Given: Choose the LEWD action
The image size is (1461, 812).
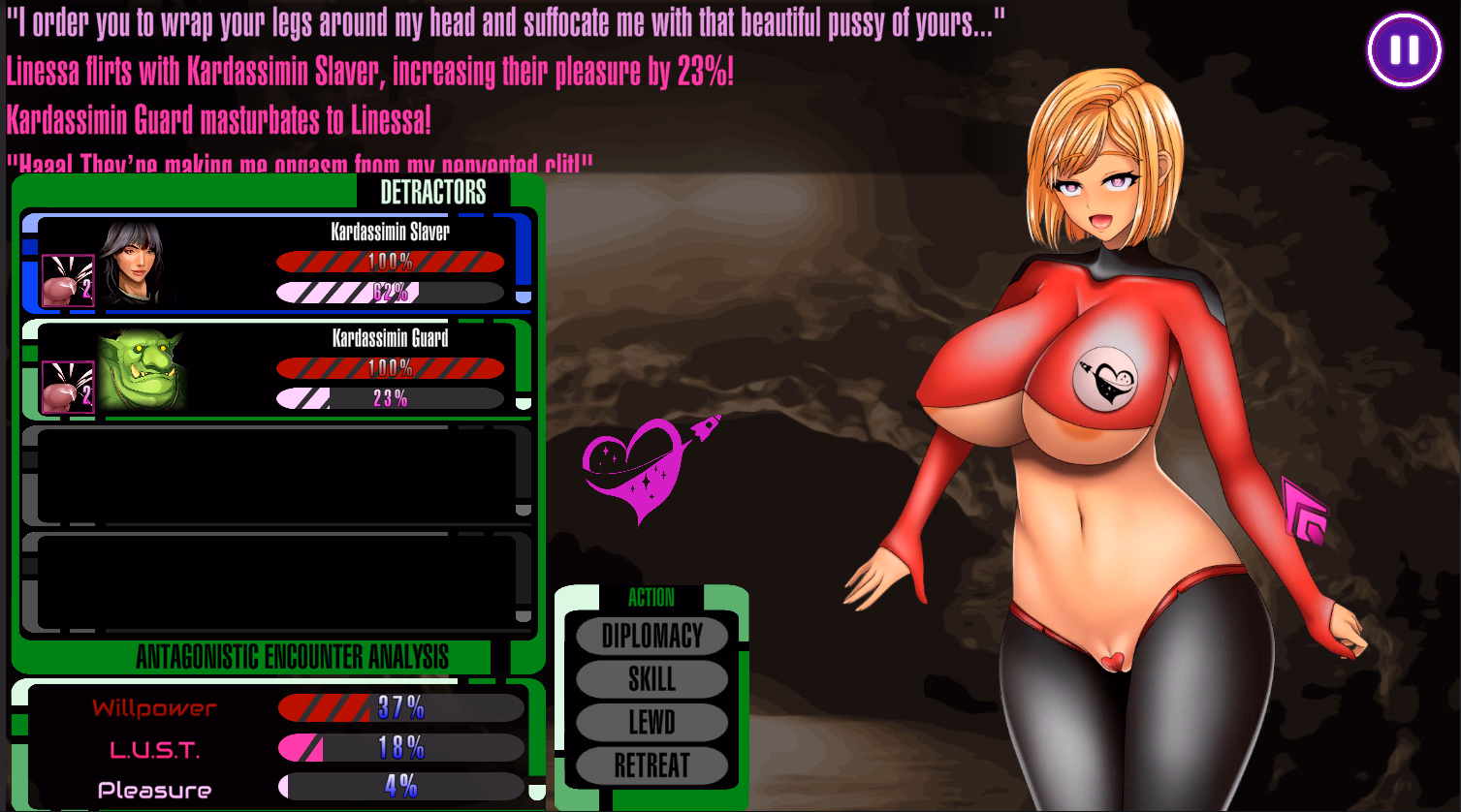Looking at the screenshot, I should click(651, 722).
